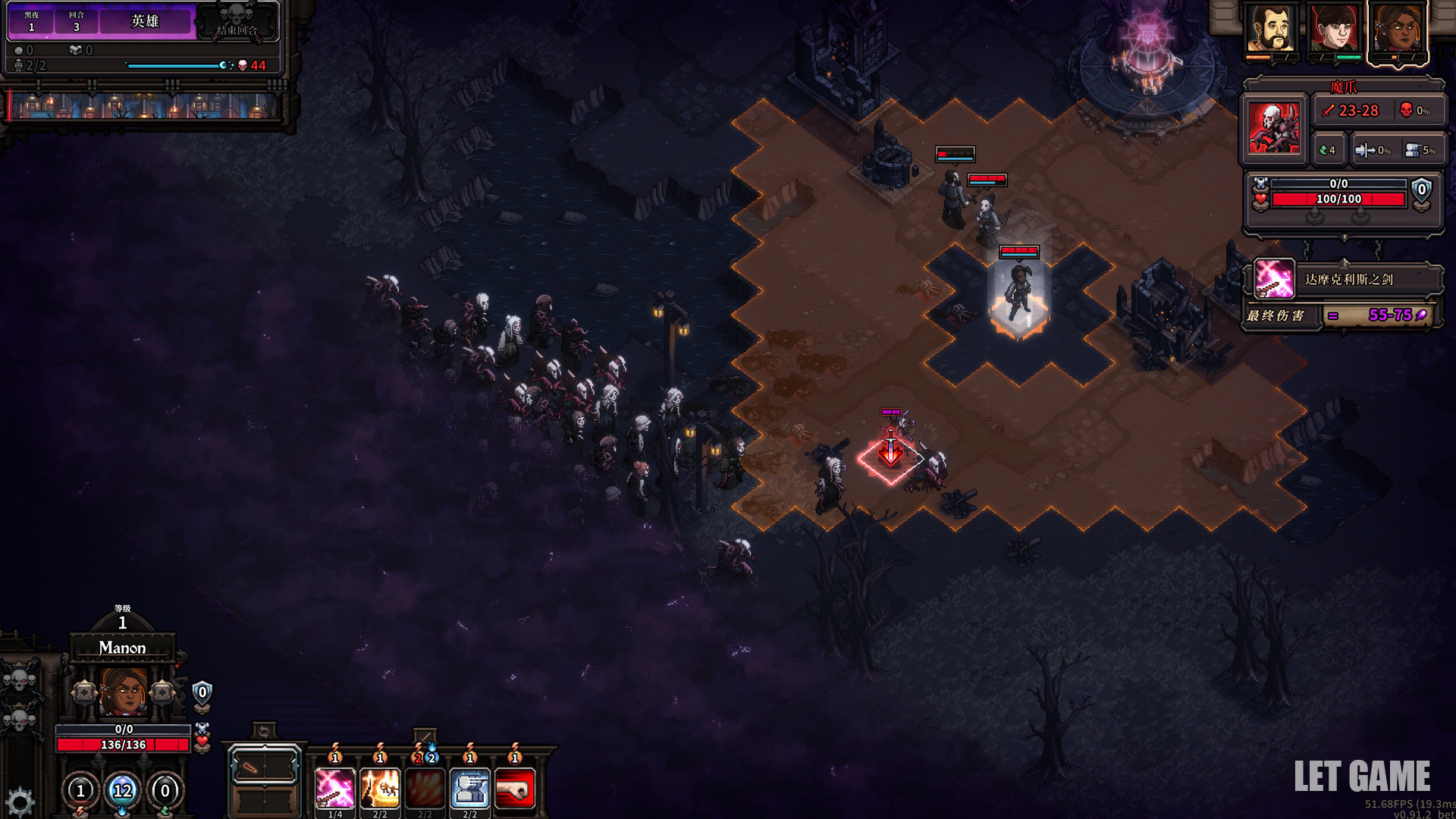Activate the blue dash push skill
This screenshot has width=1456, height=819.
point(470,789)
